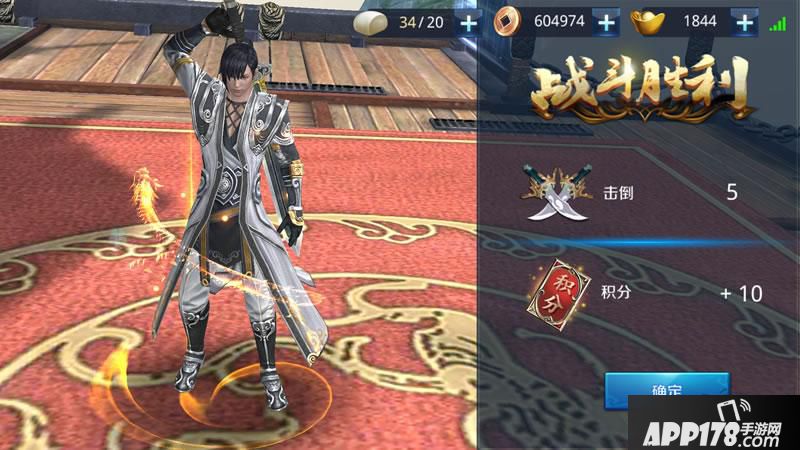Add more stamina with the plus button
Image resolution: width=800 pixels, height=450 pixels.
tap(469, 22)
